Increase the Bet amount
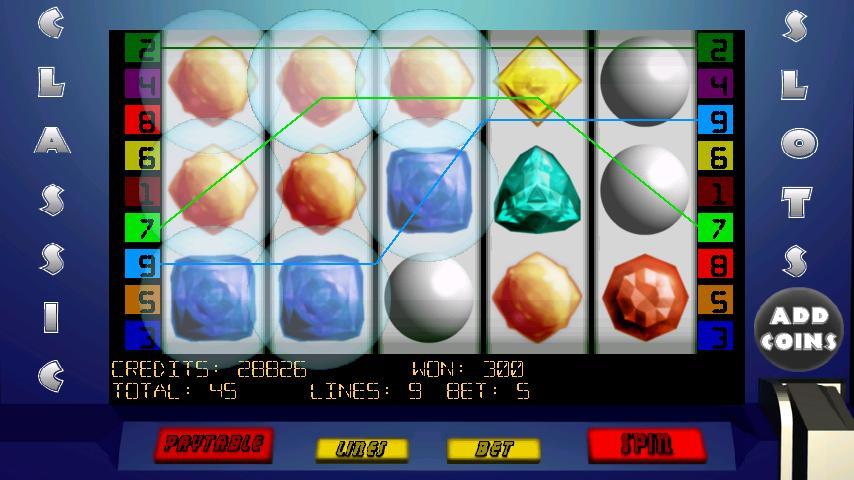The width and height of the screenshot is (854, 480). [x=493, y=449]
